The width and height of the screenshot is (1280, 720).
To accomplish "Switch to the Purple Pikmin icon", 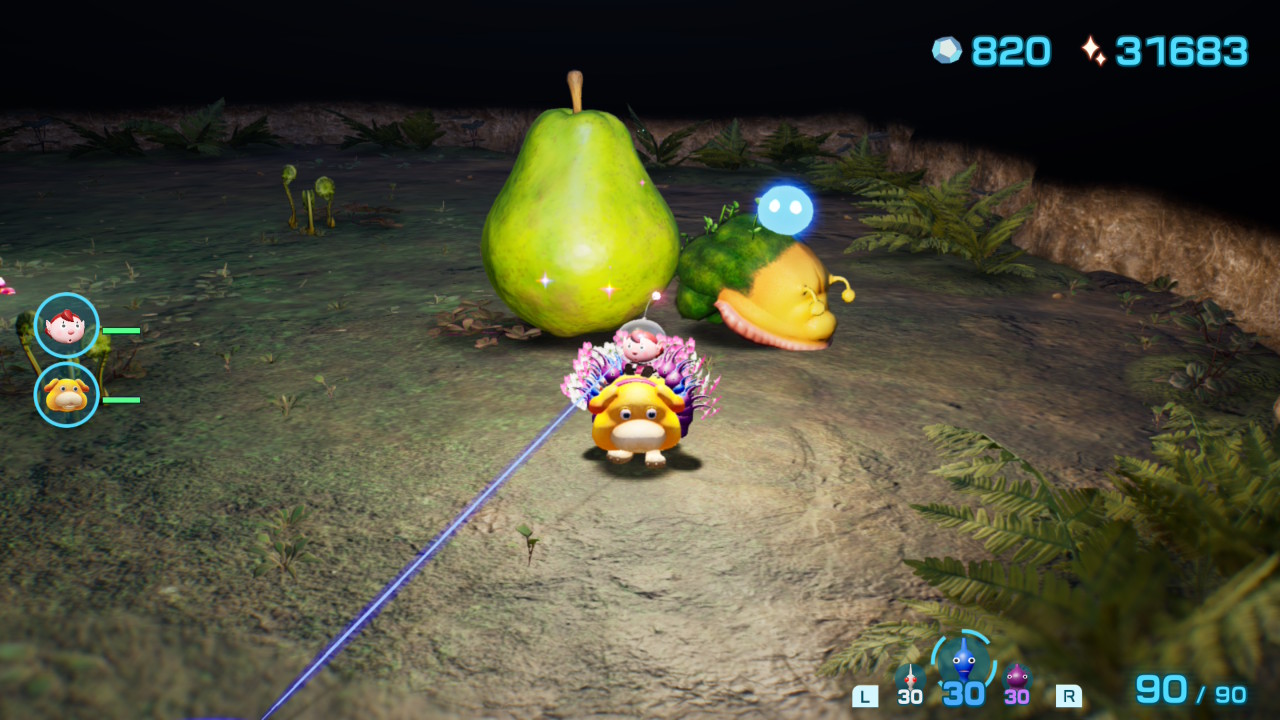I will (x=1017, y=678).
